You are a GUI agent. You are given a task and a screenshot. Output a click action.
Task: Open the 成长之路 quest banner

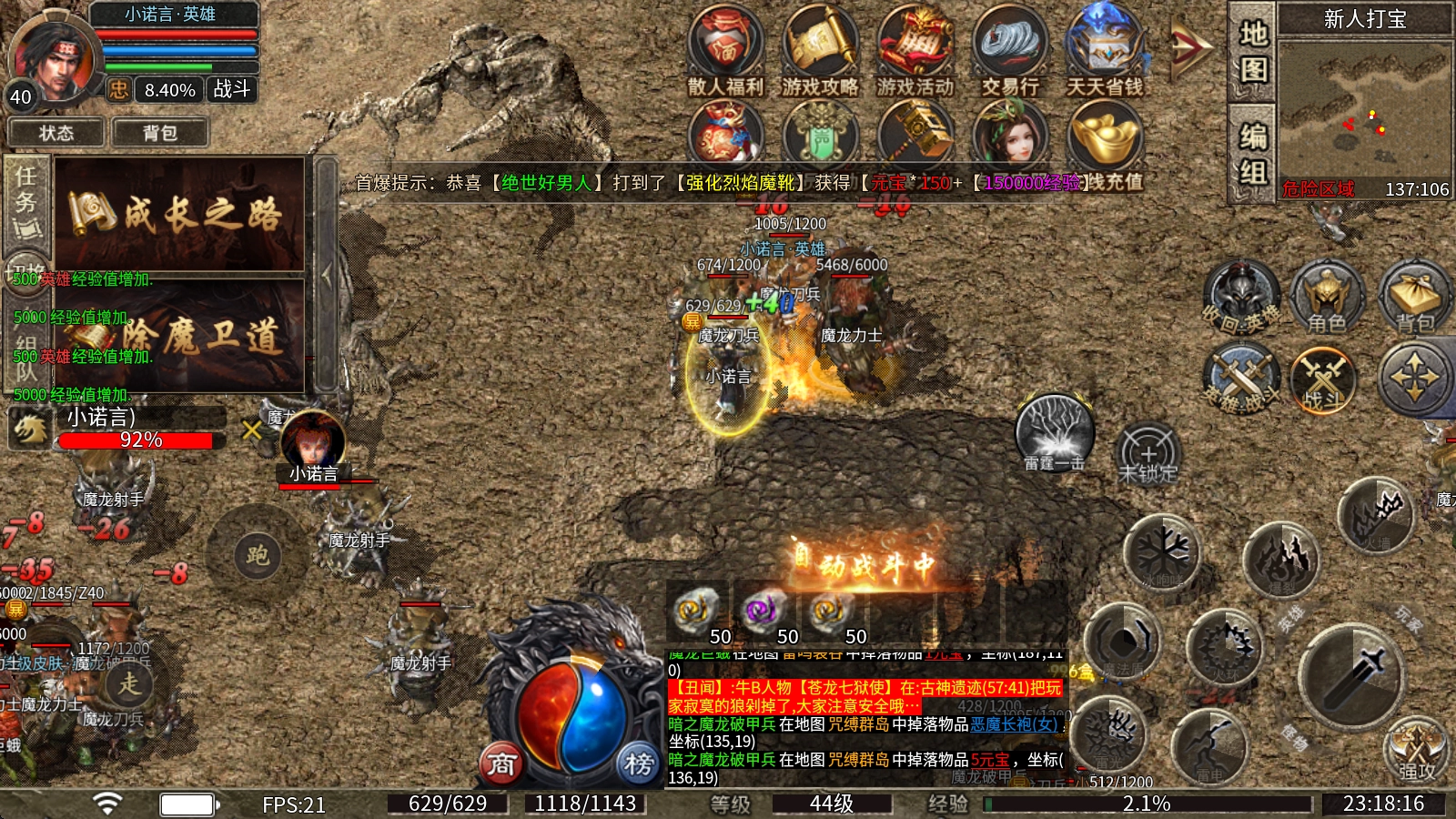(180, 215)
